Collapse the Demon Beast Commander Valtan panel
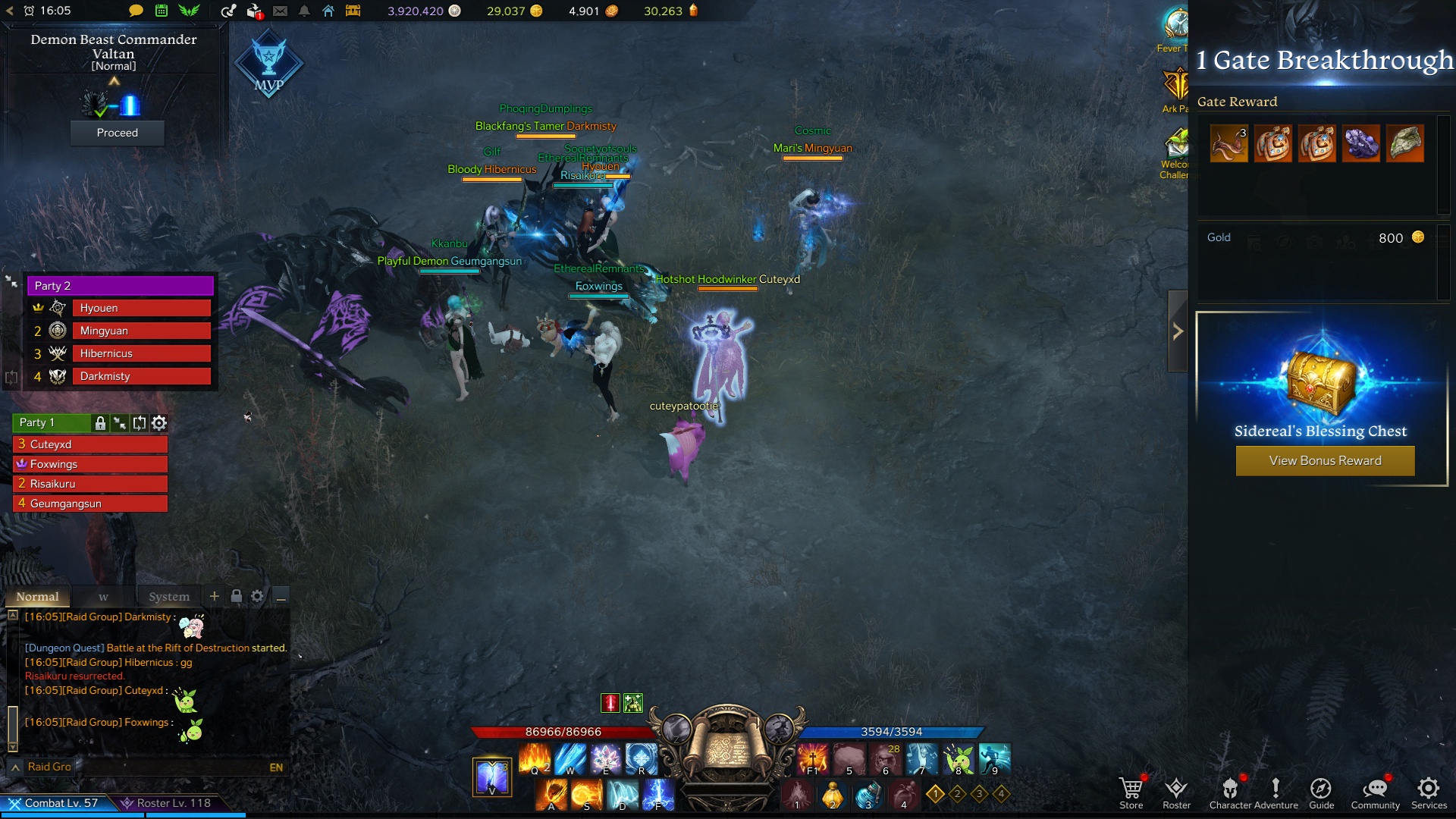Image resolution: width=1456 pixels, height=819 pixels. click(114, 81)
